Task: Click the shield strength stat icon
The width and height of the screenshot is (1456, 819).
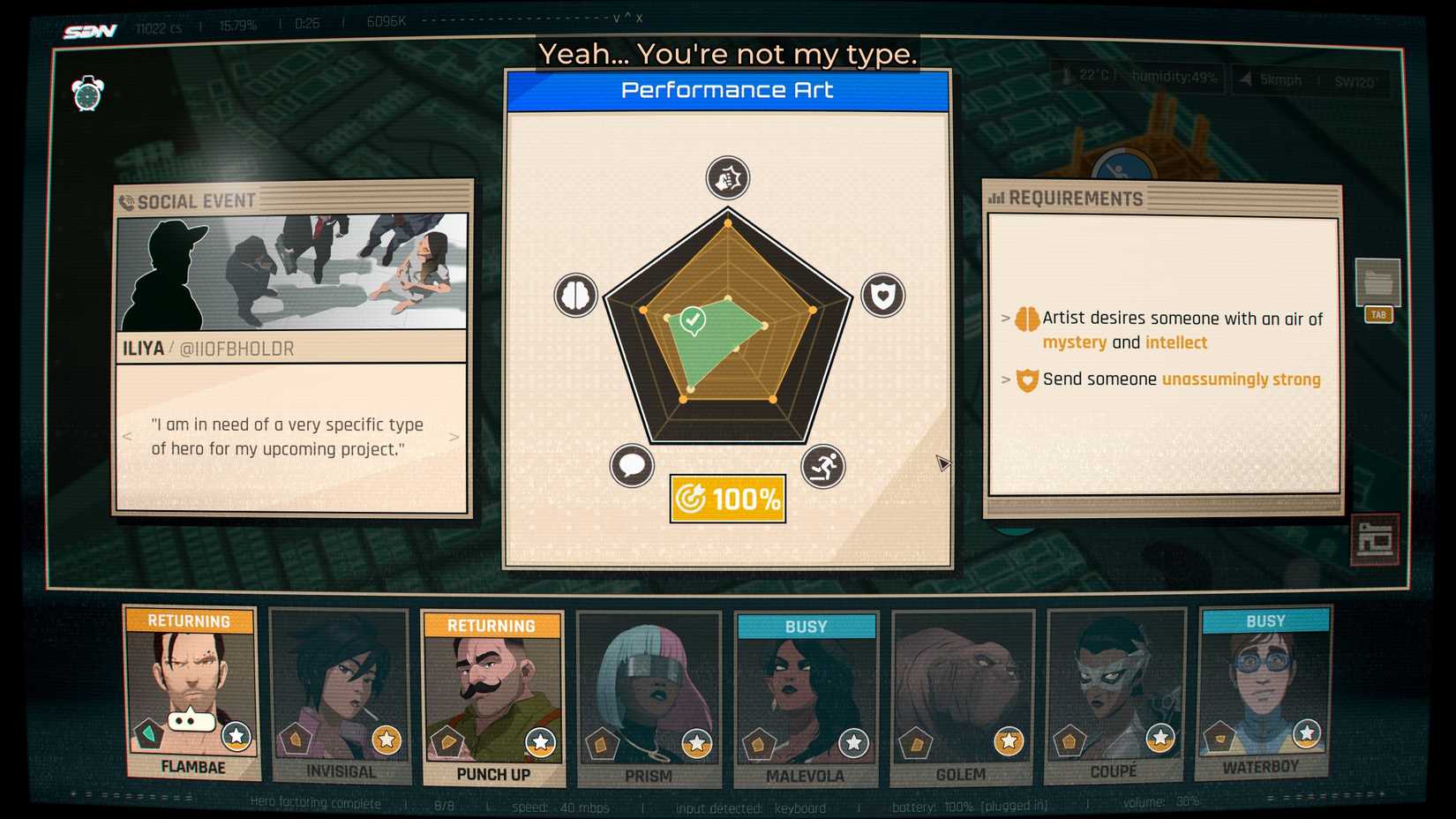Action: (883, 296)
